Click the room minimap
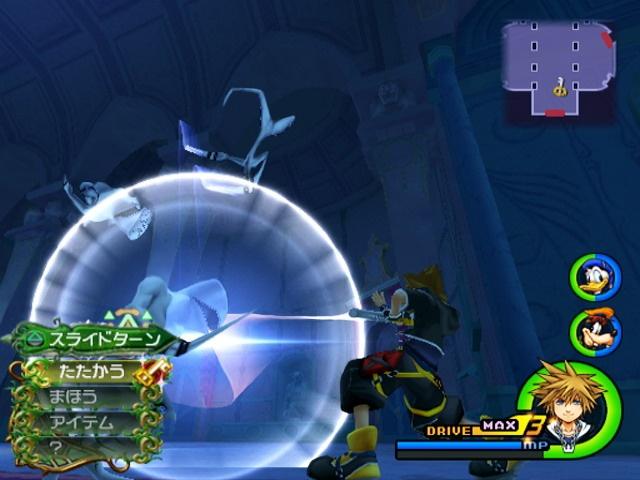This screenshot has width=640, height=480. 559,70
